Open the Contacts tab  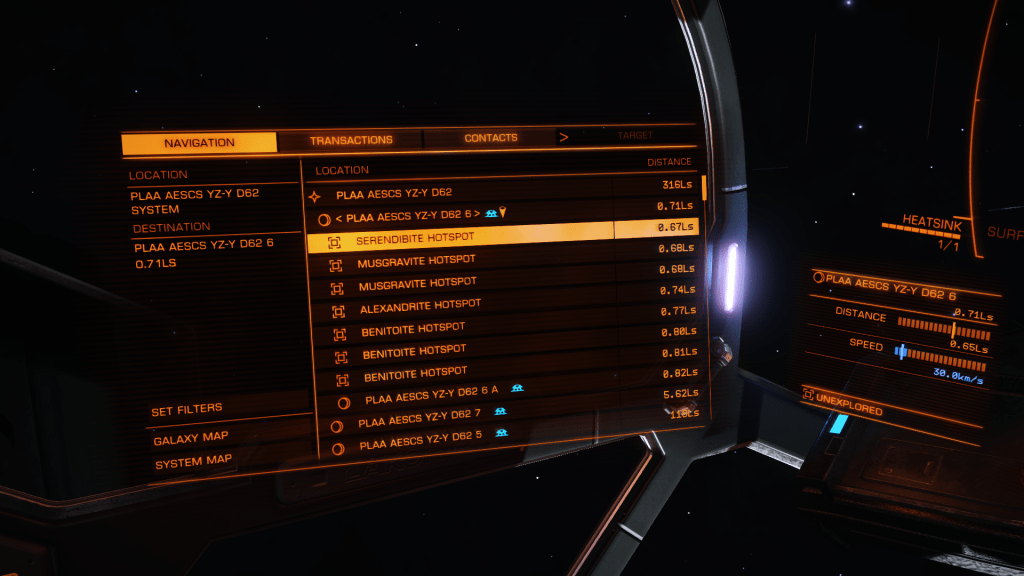490,138
